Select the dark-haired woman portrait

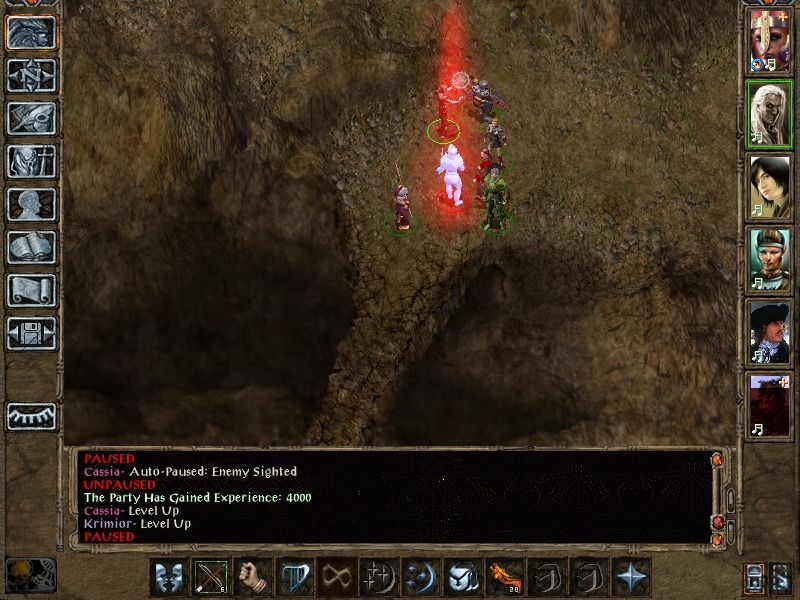[x=770, y=187]
